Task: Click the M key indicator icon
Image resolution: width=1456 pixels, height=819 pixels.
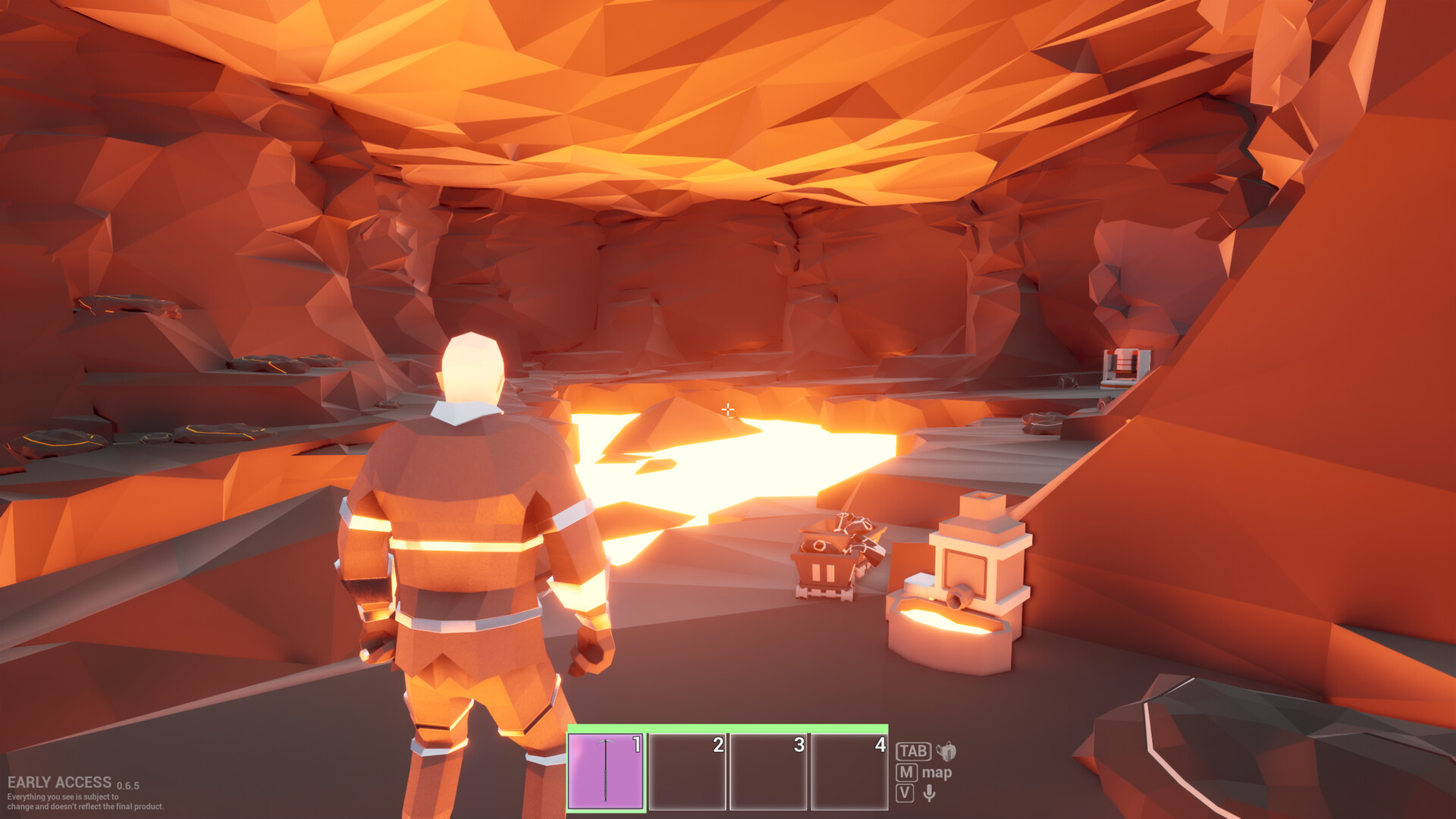Action: point(906,774)
